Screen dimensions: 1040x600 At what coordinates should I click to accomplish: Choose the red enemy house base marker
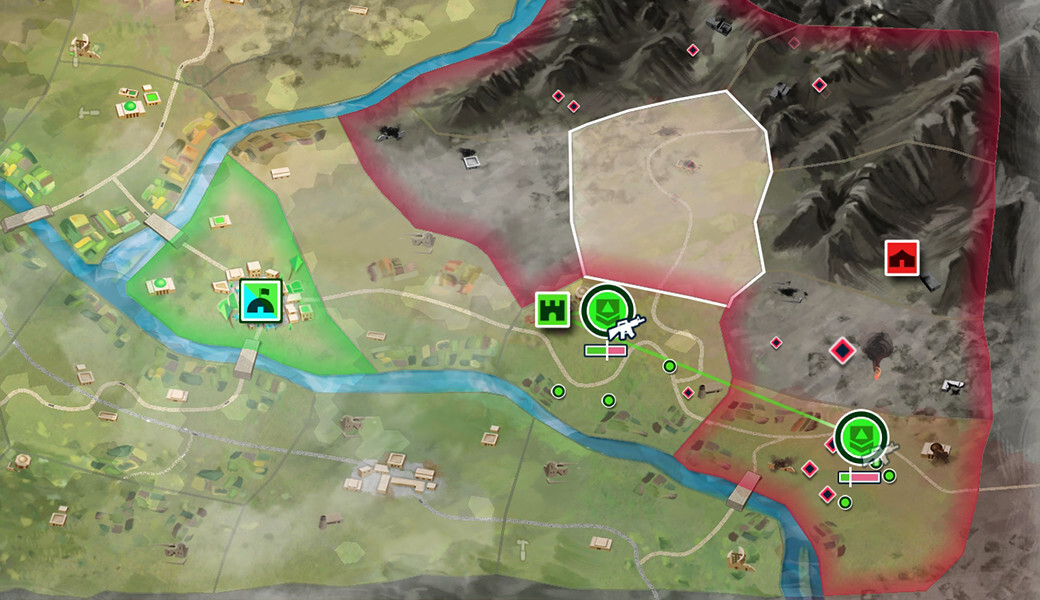(x=902, y=257)
